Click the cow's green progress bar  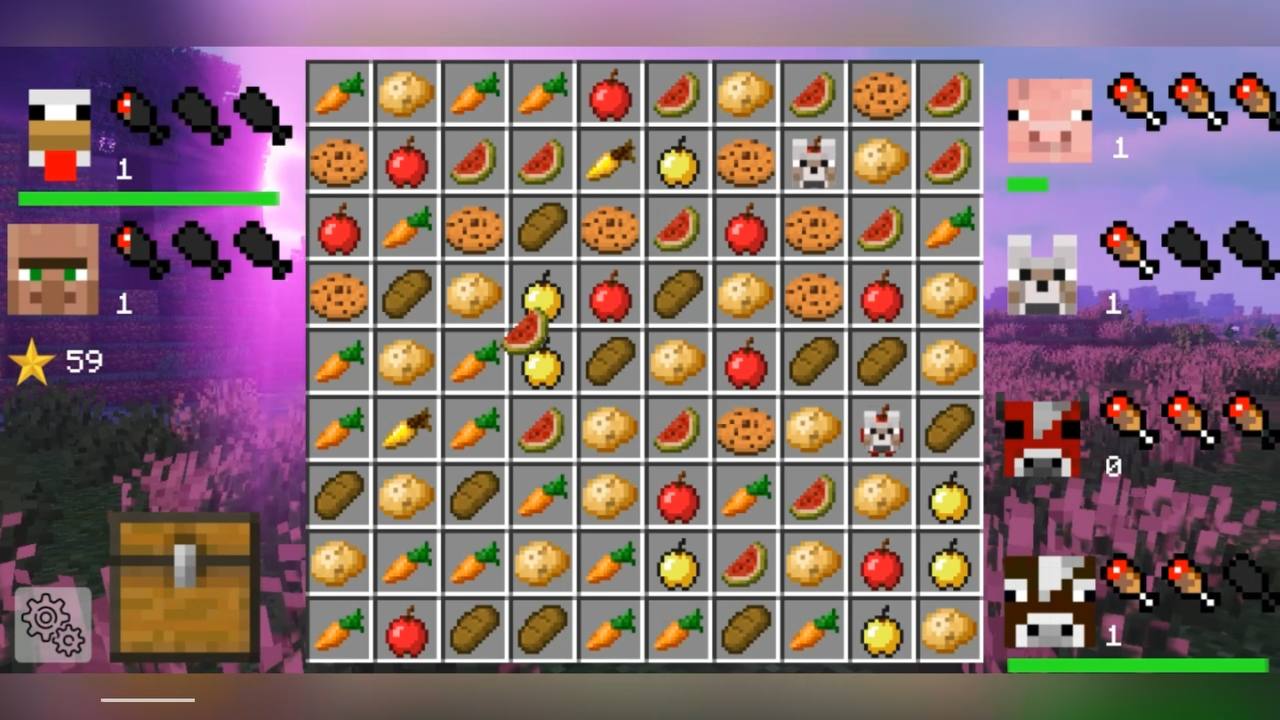tap(1135, 663)
